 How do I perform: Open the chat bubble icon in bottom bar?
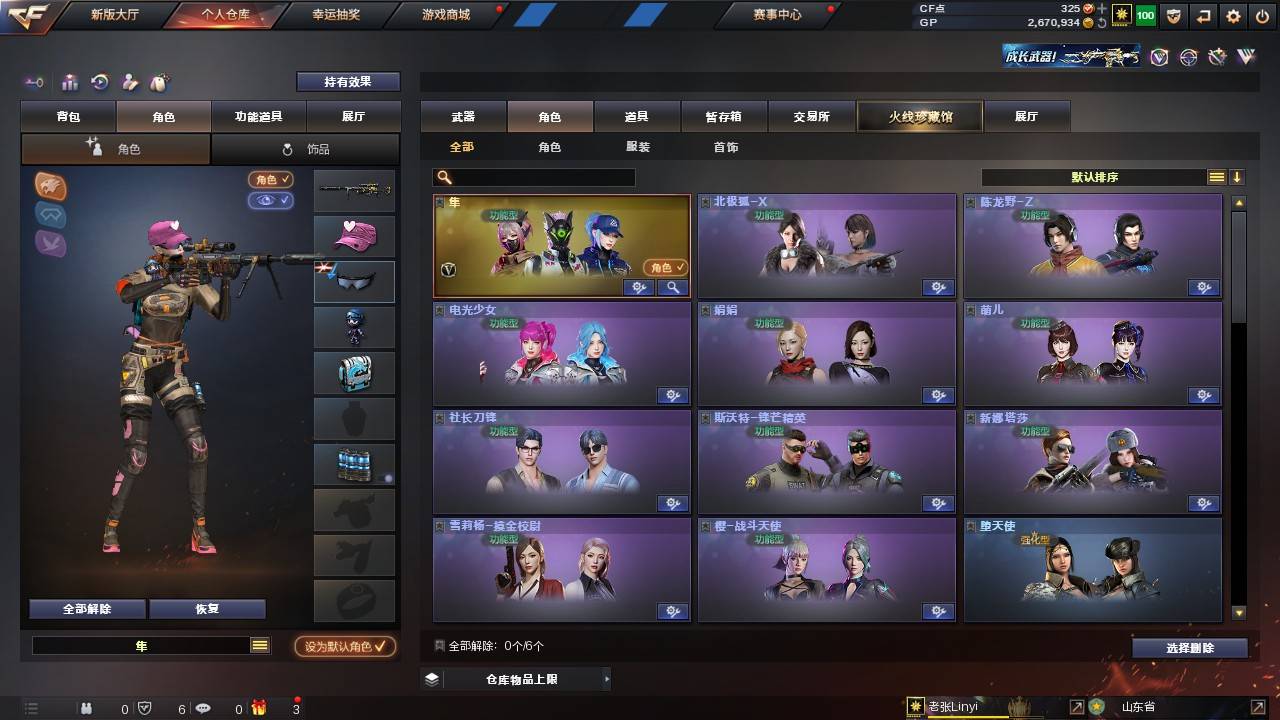(203, 708)
